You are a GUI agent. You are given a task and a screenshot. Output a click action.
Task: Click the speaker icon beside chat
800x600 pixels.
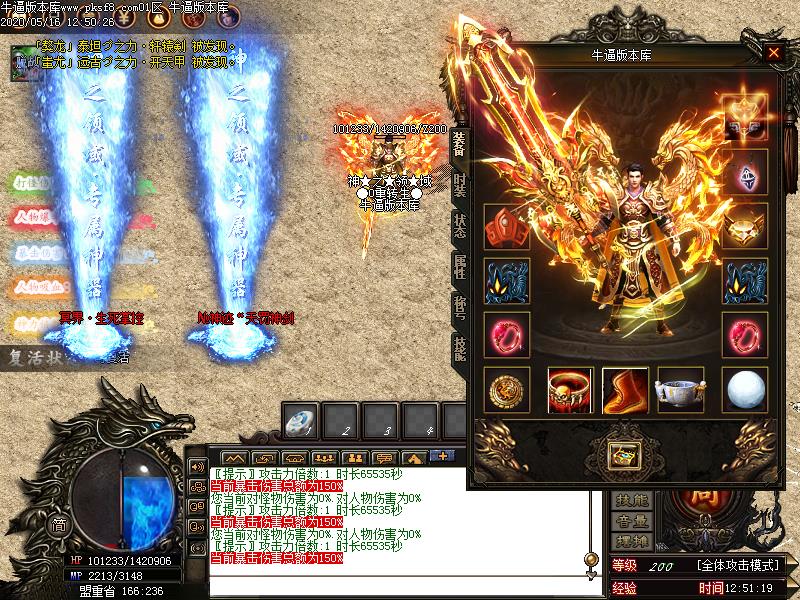[197, 467]
